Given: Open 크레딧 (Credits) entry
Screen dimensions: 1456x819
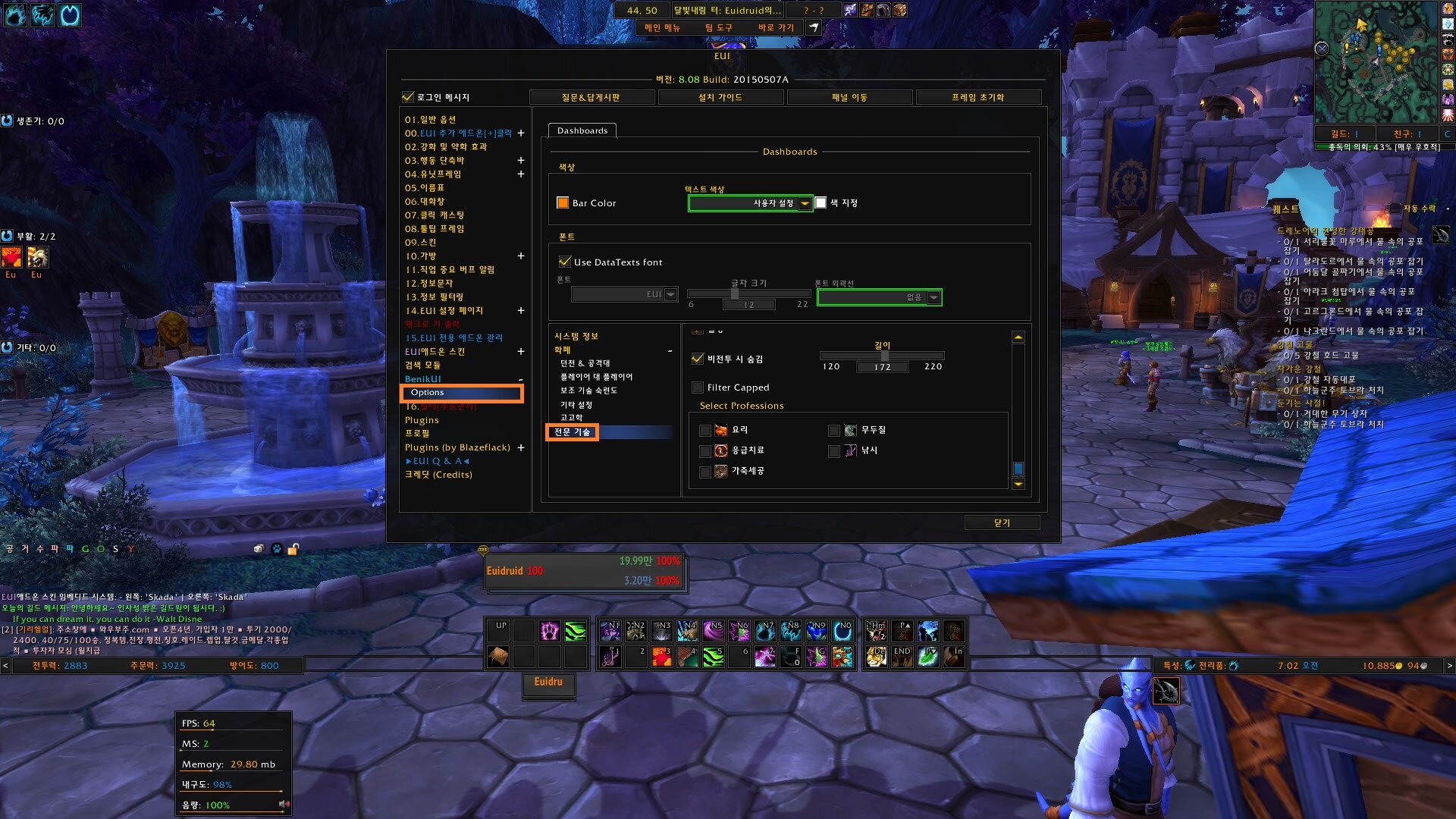Looking at the screenshot, I should pos(438,475).
